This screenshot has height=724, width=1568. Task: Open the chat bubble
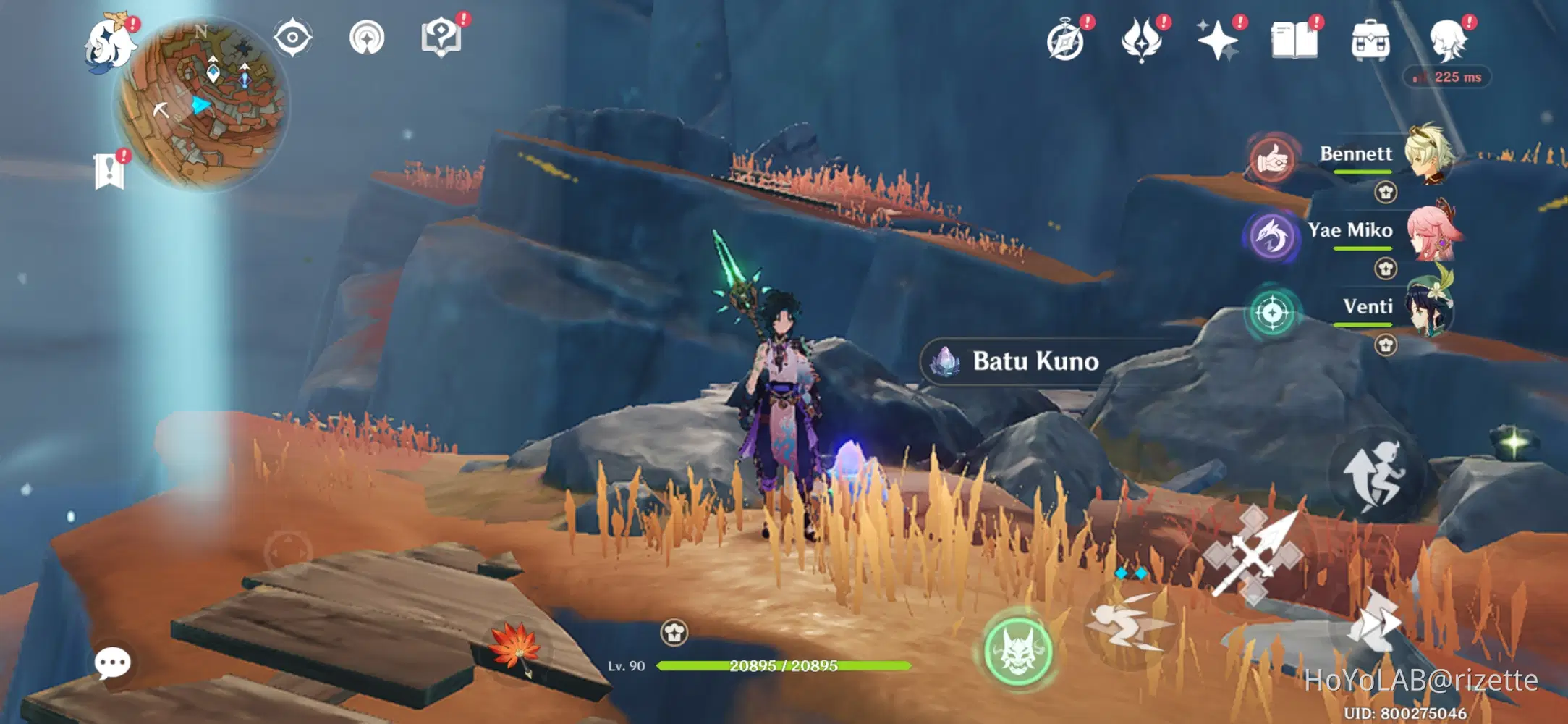pos(112,661)
